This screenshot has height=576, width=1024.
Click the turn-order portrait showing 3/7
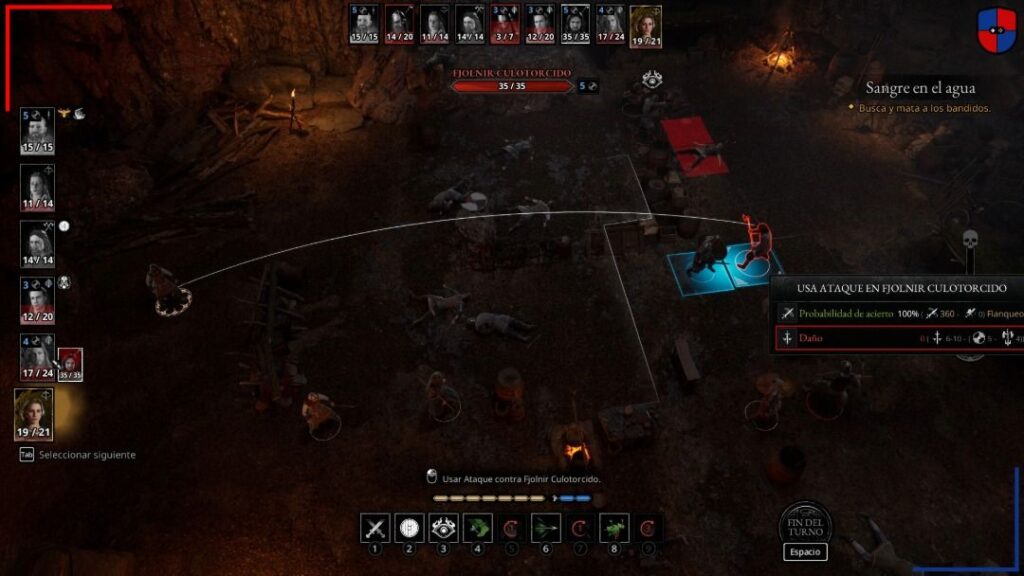[x=504, y=24]
